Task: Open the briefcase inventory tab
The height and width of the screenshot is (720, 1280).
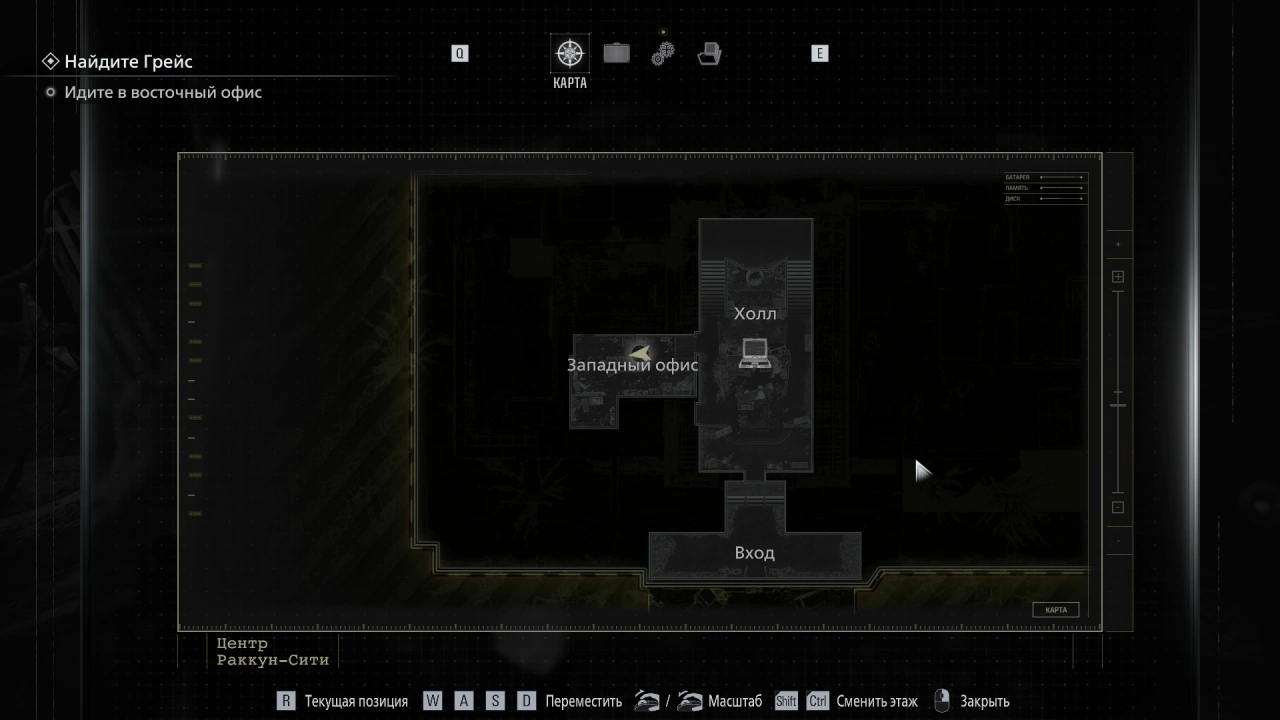Action: pyautogui.click(x=616, y=53)
